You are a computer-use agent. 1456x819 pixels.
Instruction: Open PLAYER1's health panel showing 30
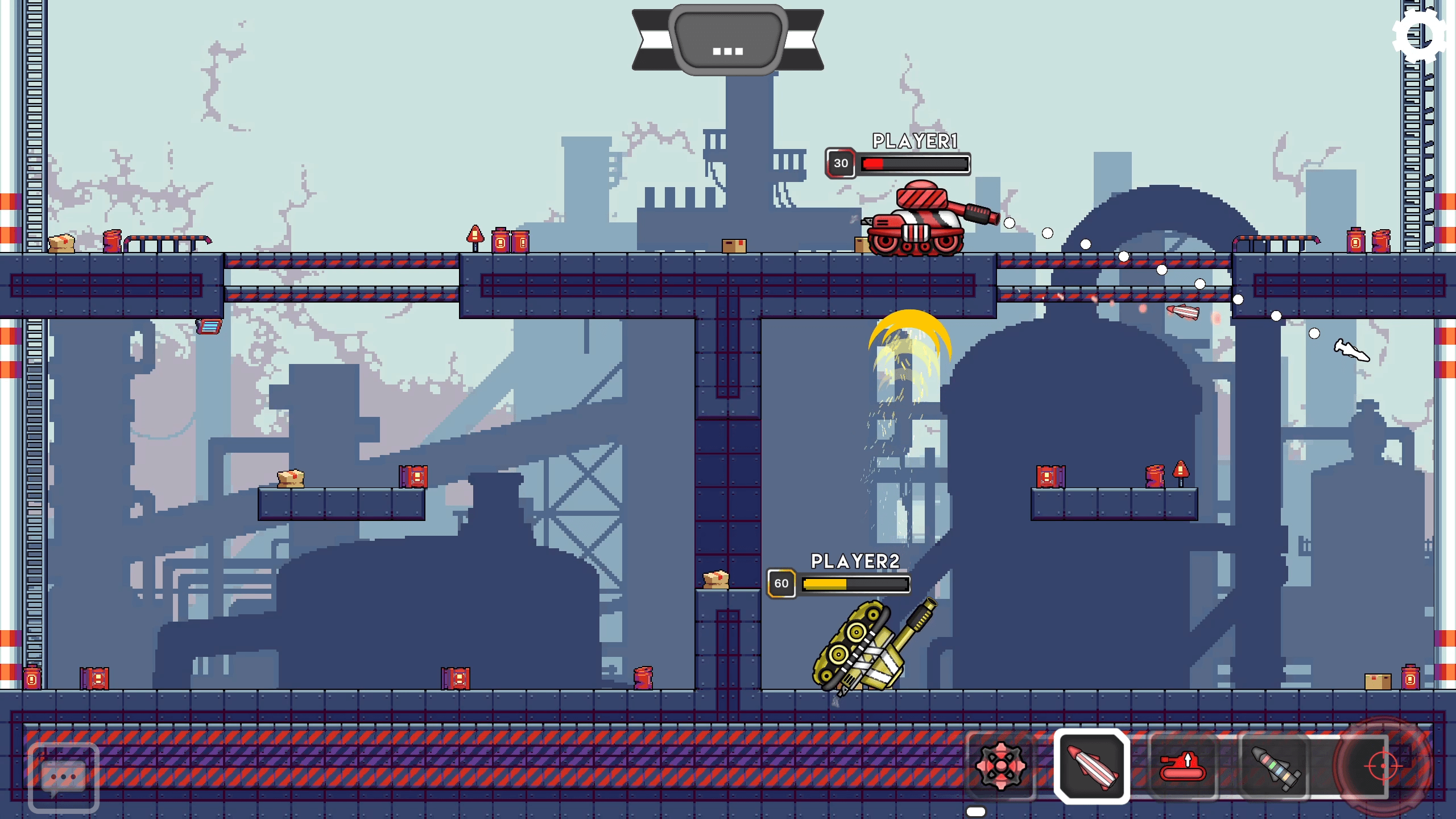(842, 163)
